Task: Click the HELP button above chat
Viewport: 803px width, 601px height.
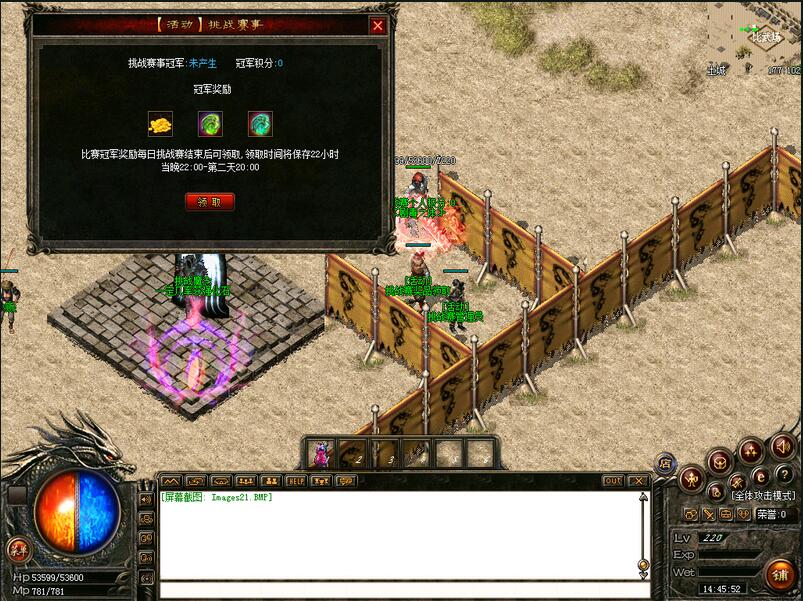Action: coord(296,481)
